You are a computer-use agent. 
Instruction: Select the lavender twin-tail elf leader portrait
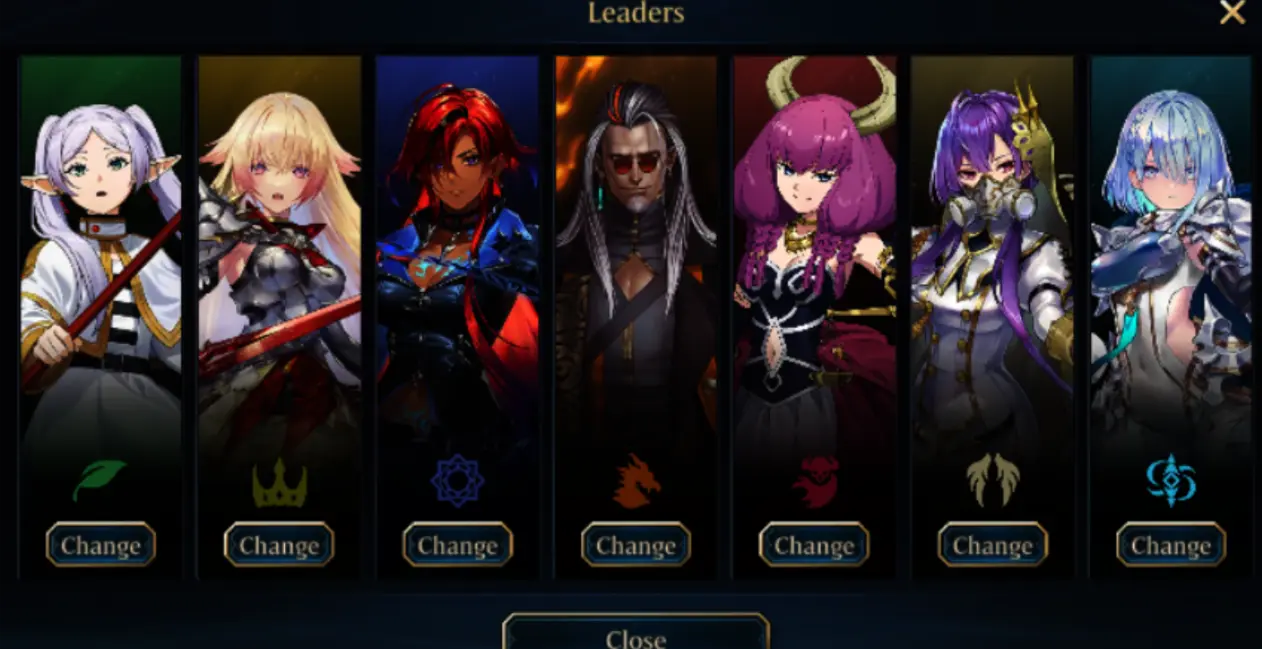pos(100,250)
